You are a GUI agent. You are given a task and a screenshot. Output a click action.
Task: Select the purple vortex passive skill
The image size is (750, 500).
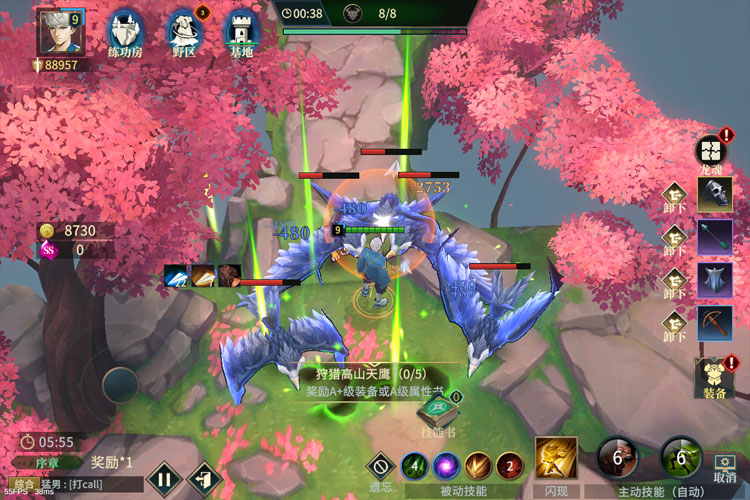[445, 466]
